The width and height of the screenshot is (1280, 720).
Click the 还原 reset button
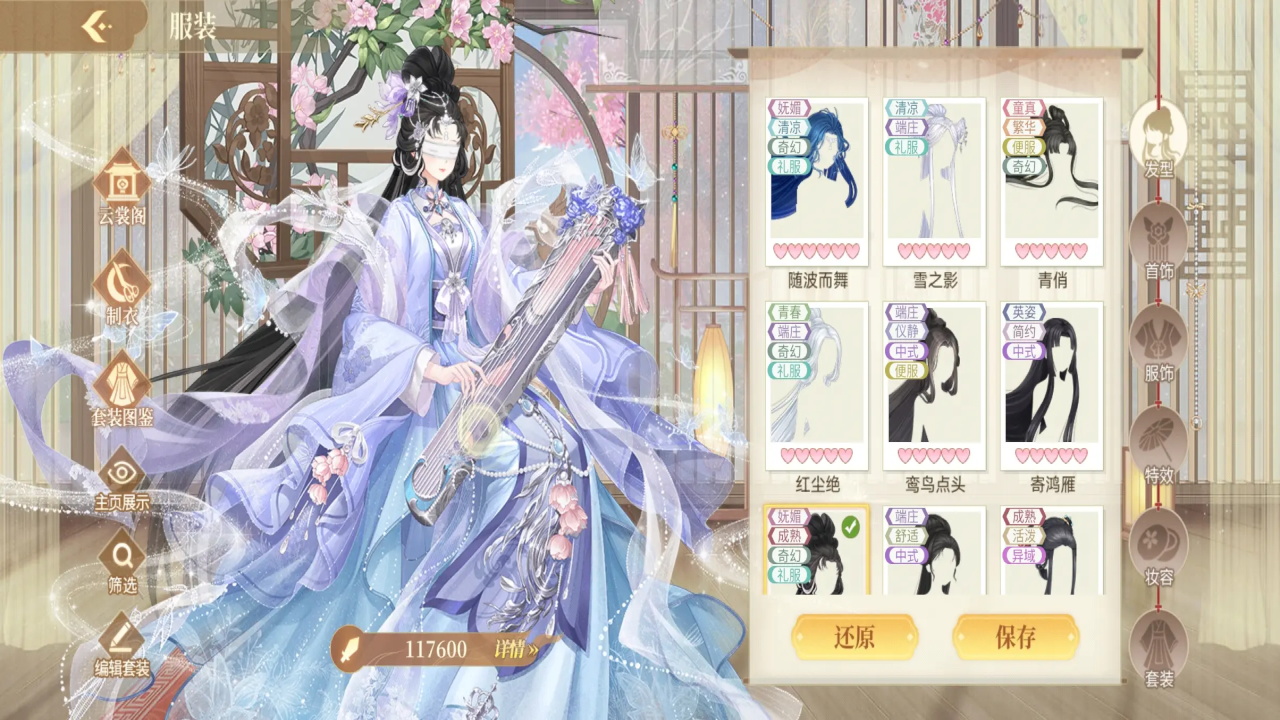point(854,637)
